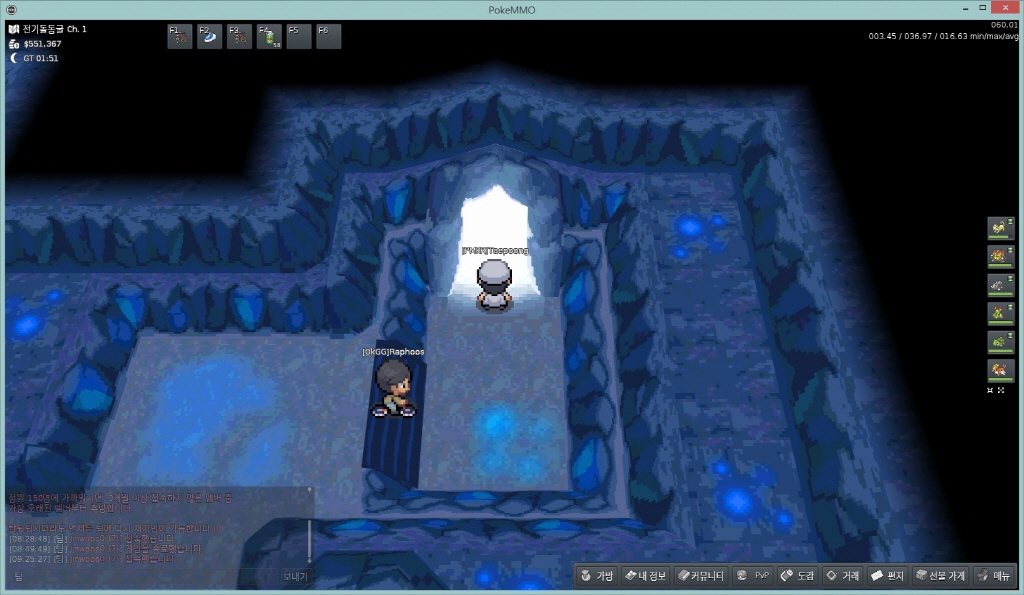
Task: Open the 편지 mail window
Action: 887,576
